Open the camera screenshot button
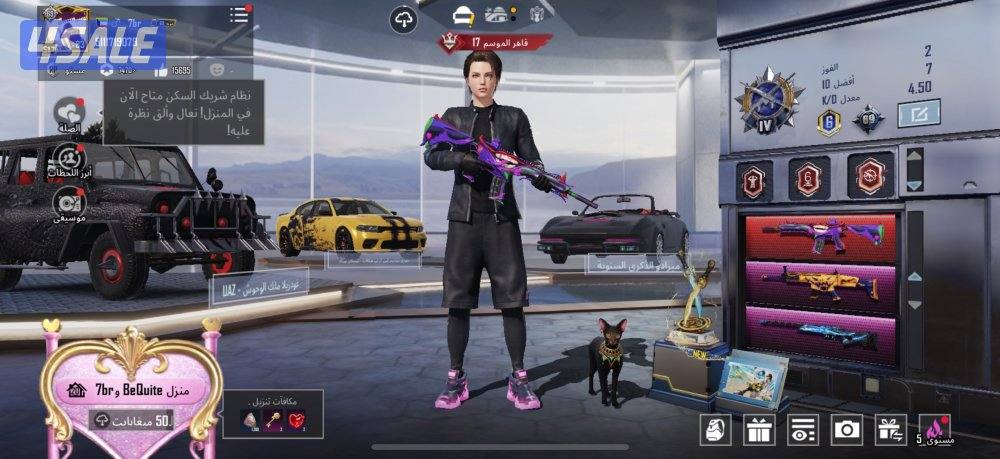Screen dimensions: 1000x459 click(x=847, y=430)
